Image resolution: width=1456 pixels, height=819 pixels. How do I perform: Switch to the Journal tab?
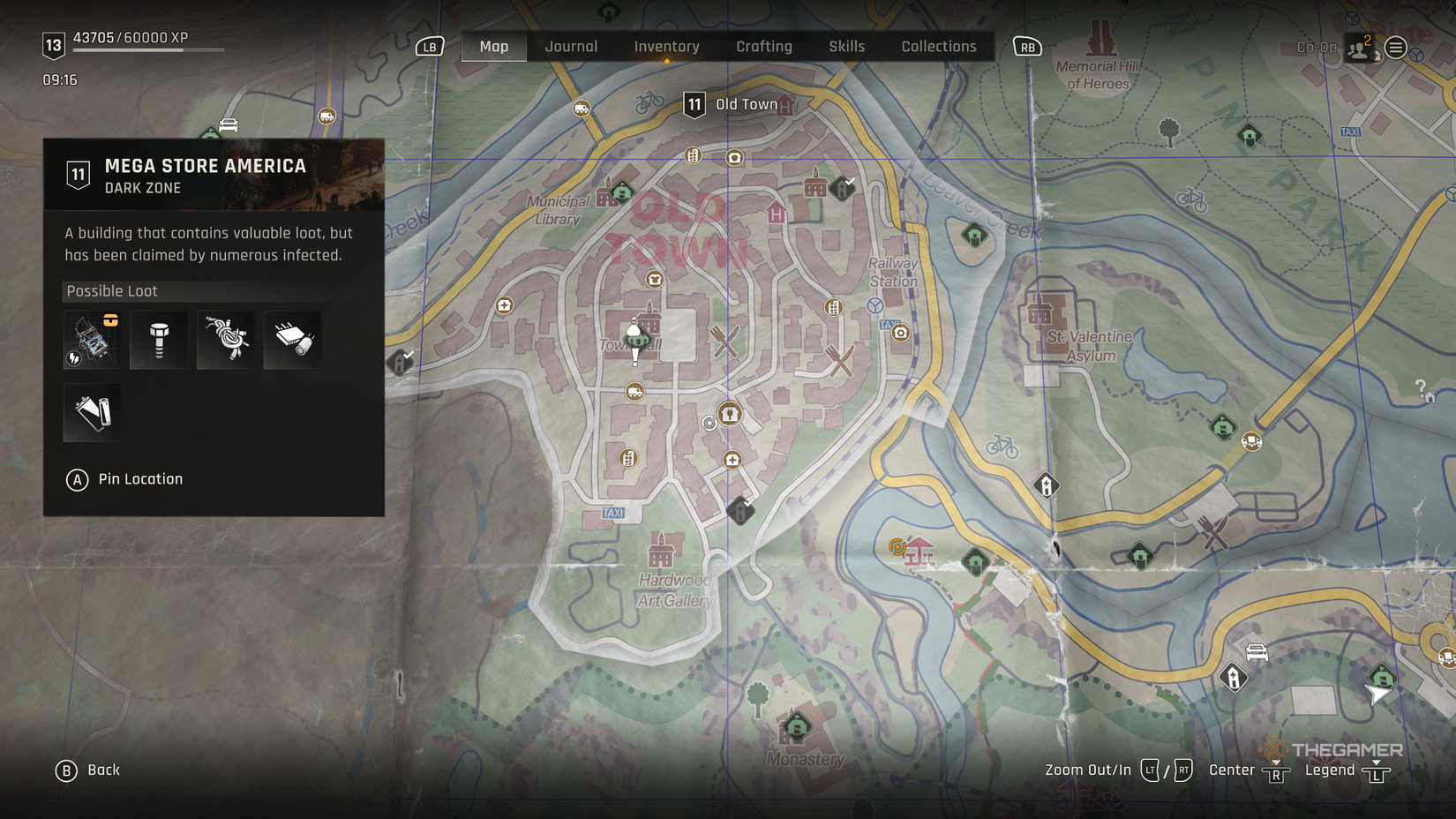point(572,46)
